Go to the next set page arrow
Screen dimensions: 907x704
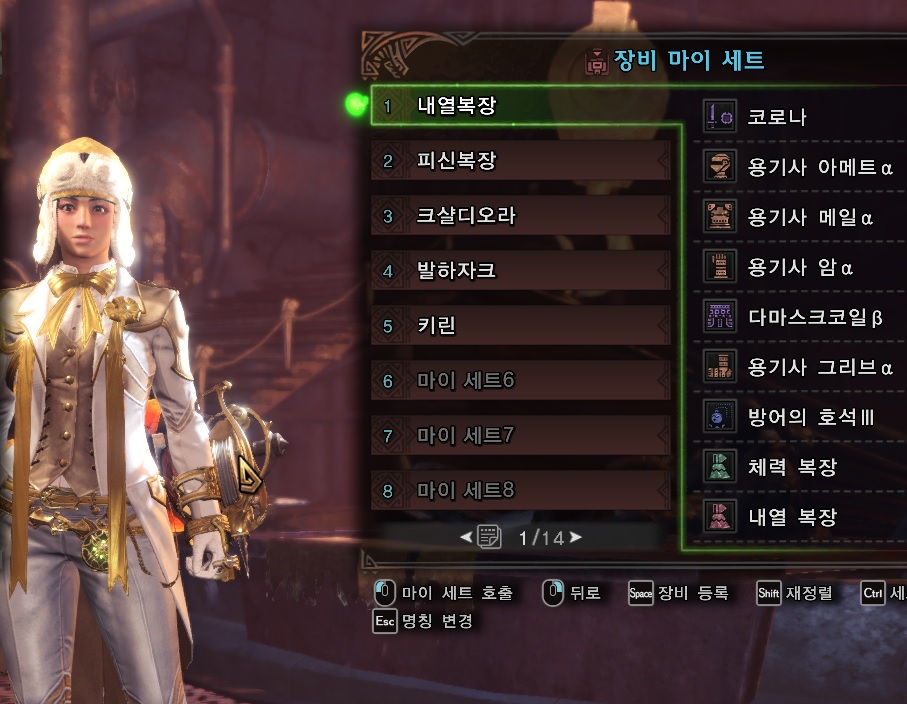point(575,538)
